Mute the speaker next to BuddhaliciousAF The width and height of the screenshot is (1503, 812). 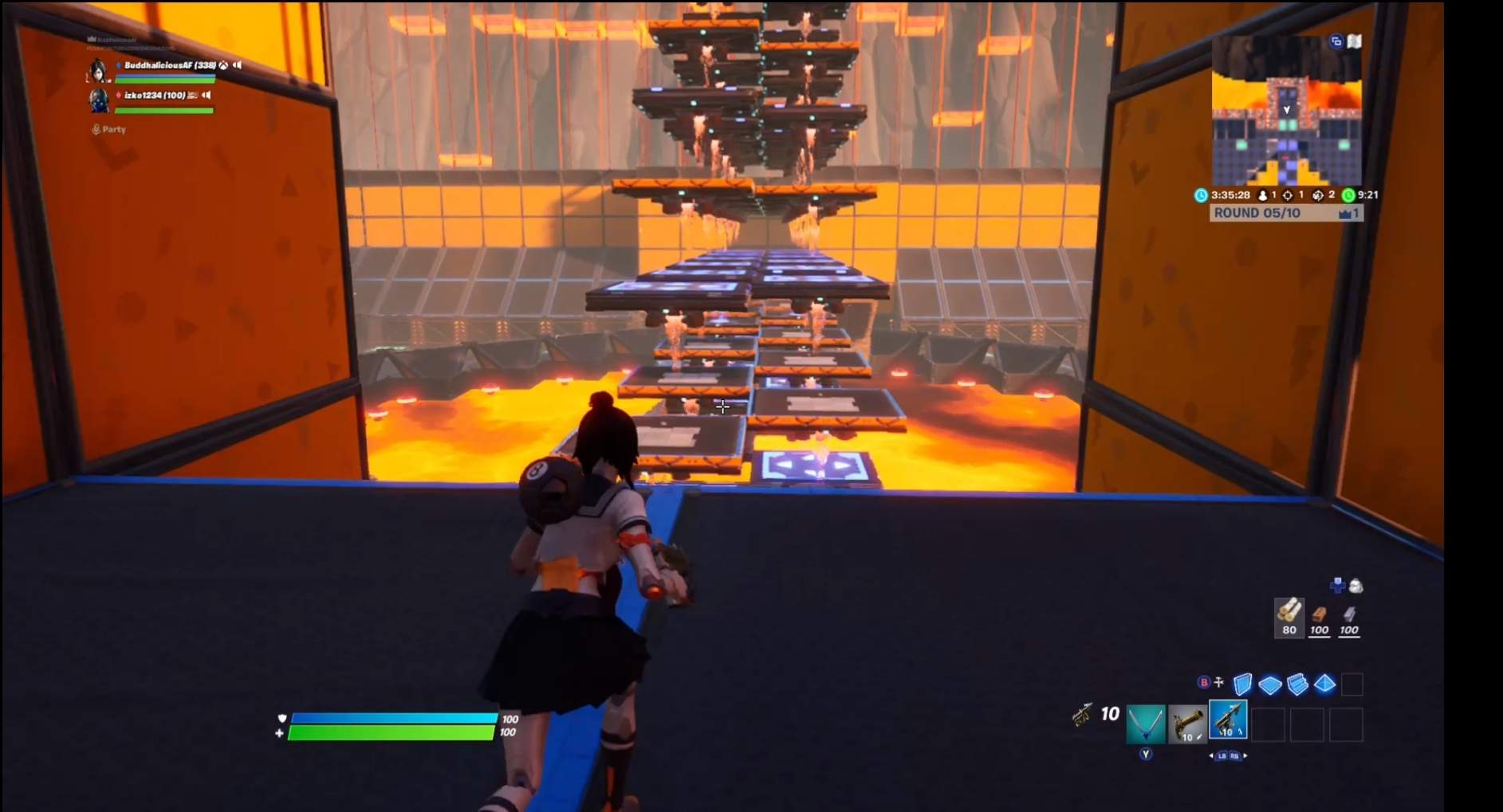(238, 65)
